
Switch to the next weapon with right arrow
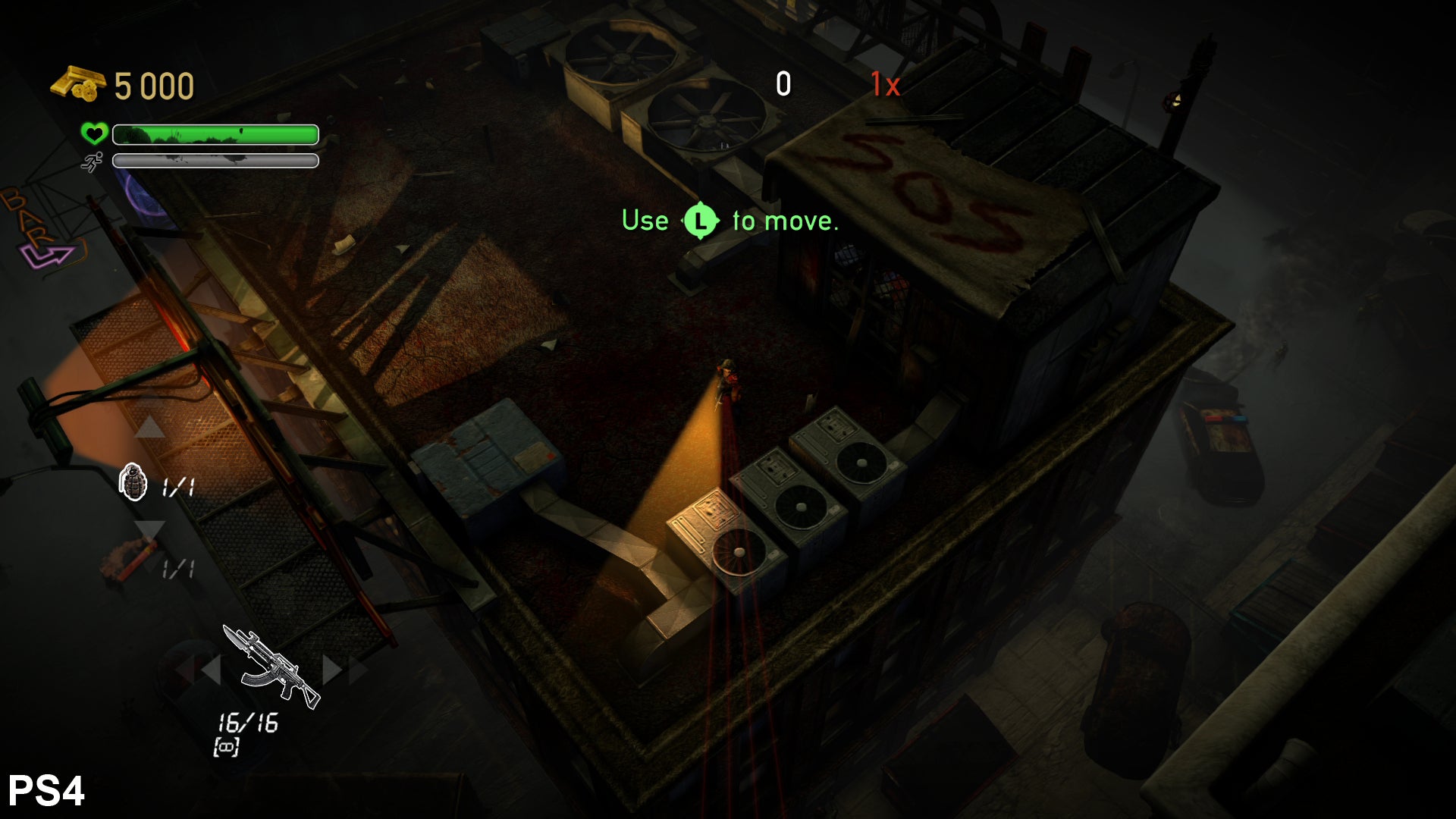(x=332, y=670)
